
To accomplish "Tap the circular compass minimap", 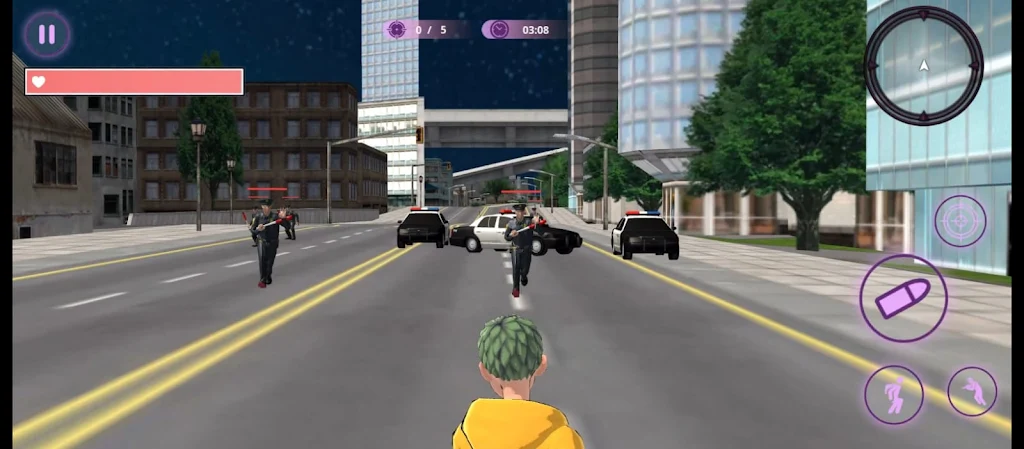I will (923, 66).
